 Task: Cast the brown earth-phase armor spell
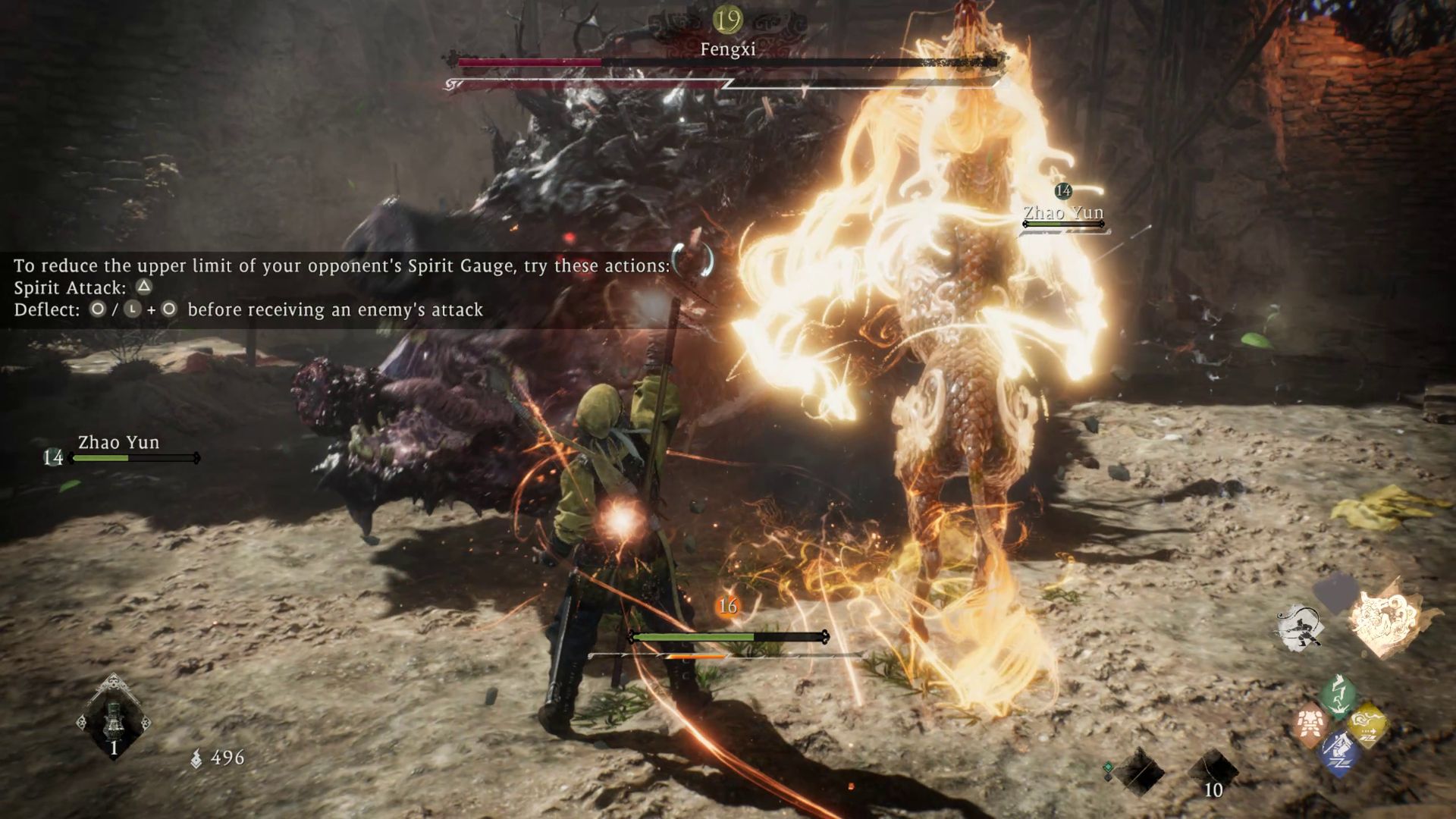pyautogui.click(x=1310, y=723)
